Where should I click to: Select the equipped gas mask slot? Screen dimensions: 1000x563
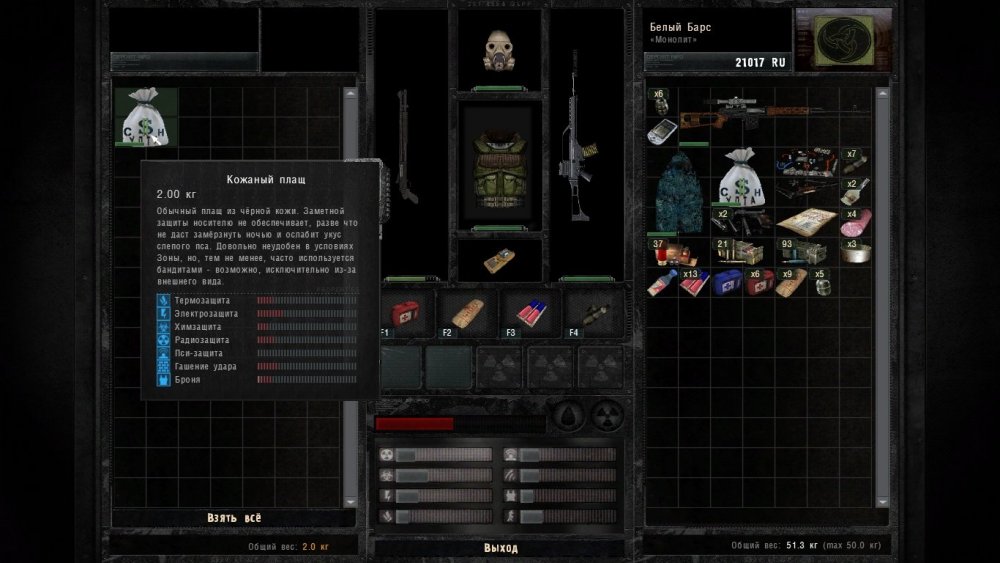click(x=500, y=50)
